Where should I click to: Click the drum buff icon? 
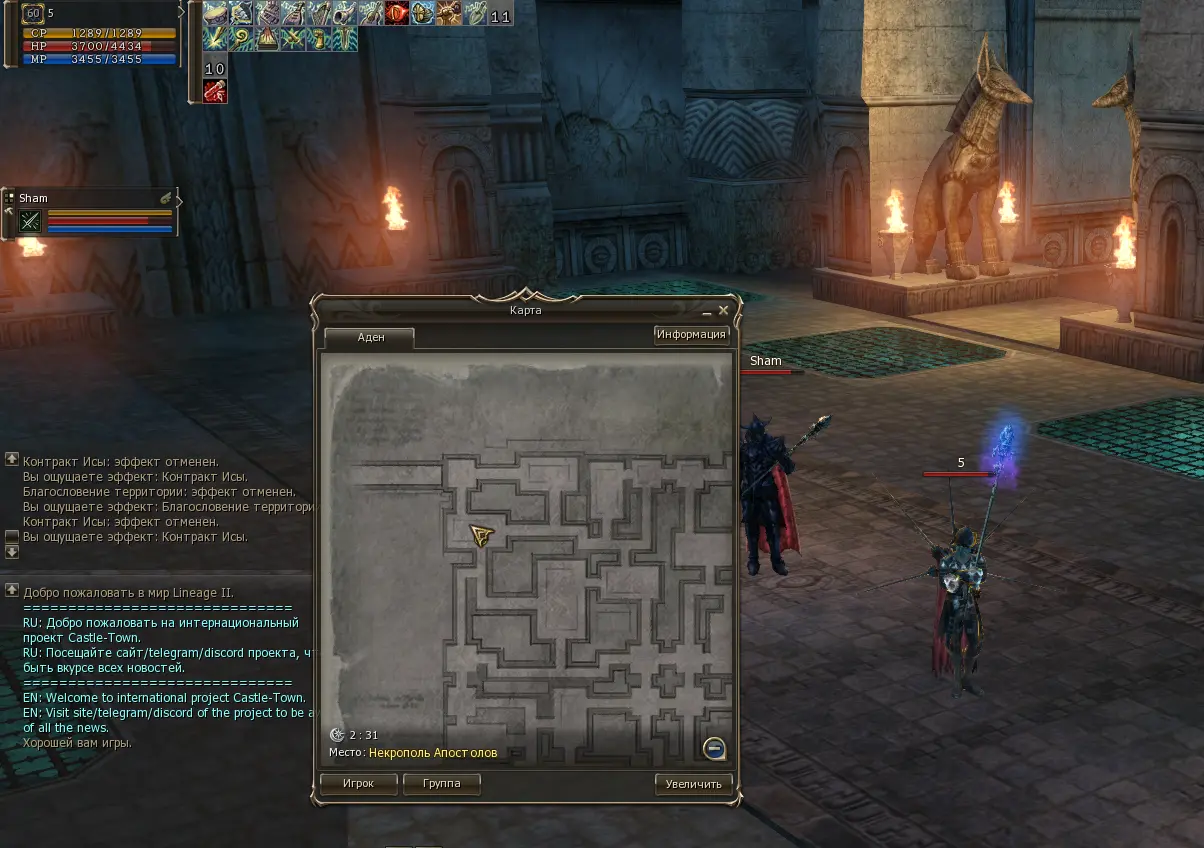215,14
